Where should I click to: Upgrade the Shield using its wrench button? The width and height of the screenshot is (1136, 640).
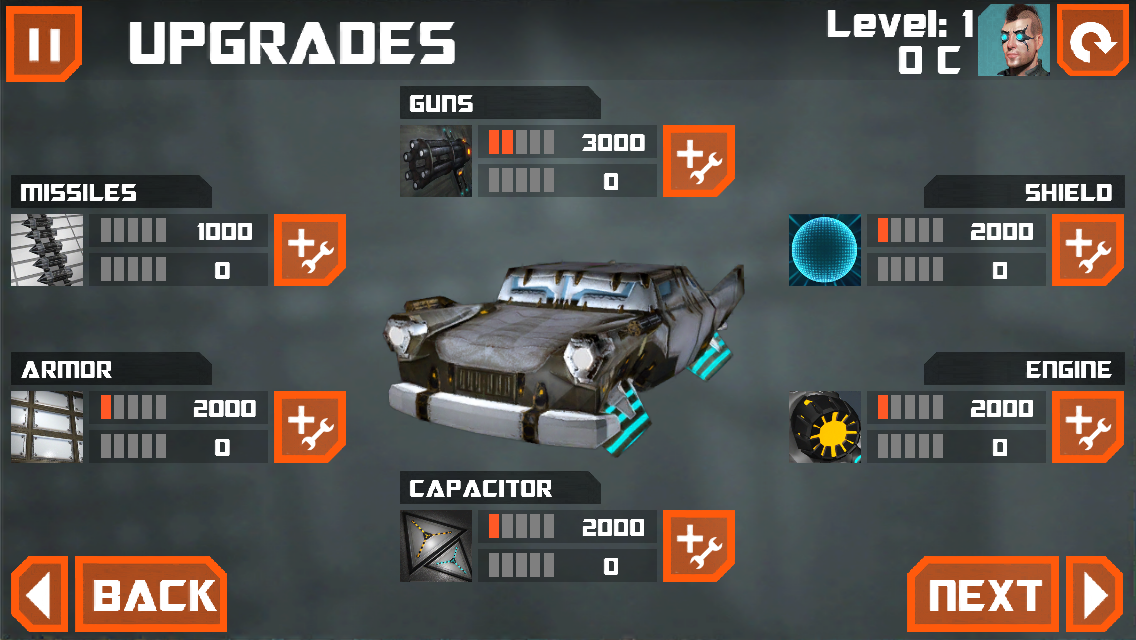coord(1087,249)
